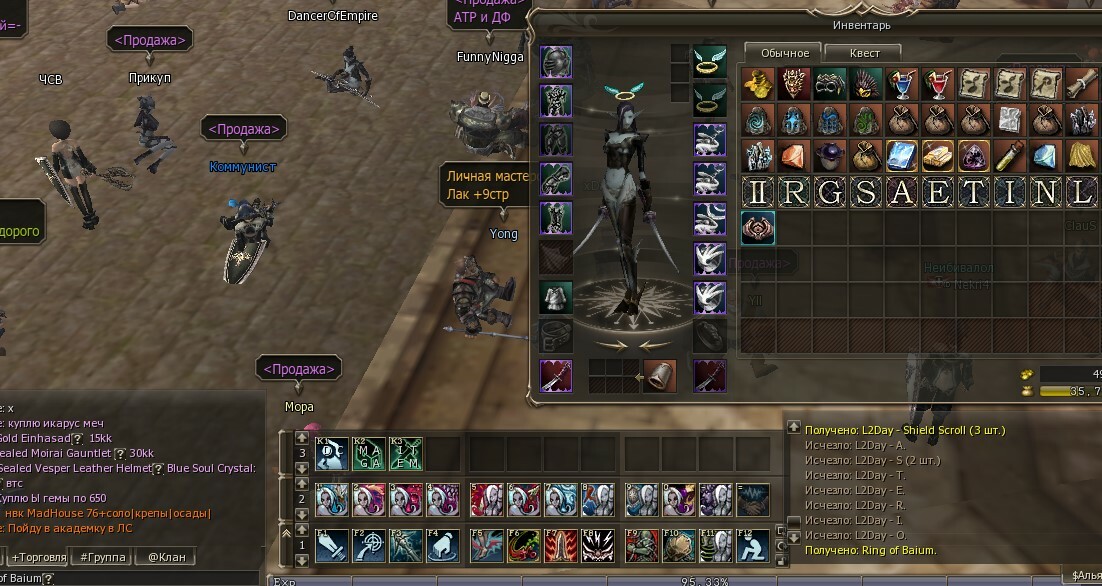
Task: Click the yellow test tube potion item
Action: [1010, 156]
